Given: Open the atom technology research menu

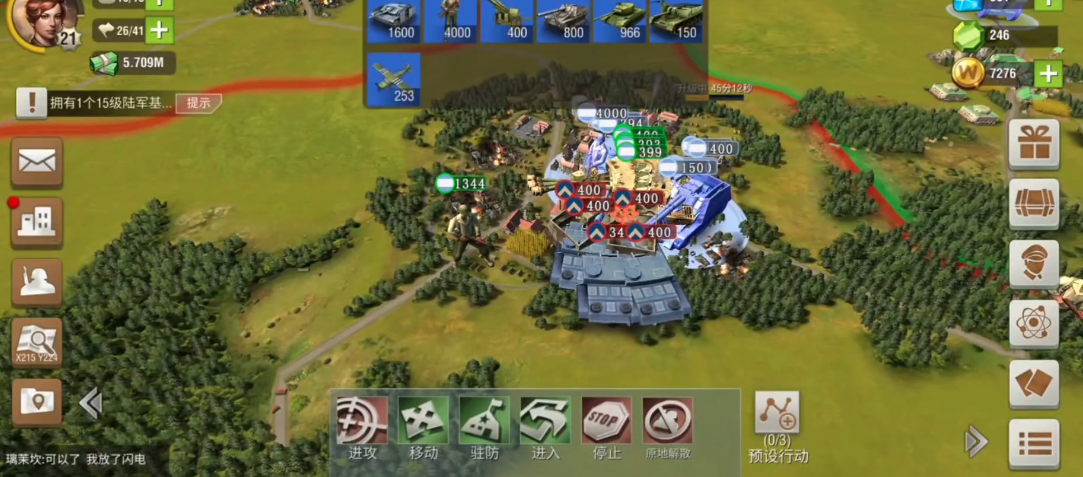Looking at the screenshot, I should 1033,323.
